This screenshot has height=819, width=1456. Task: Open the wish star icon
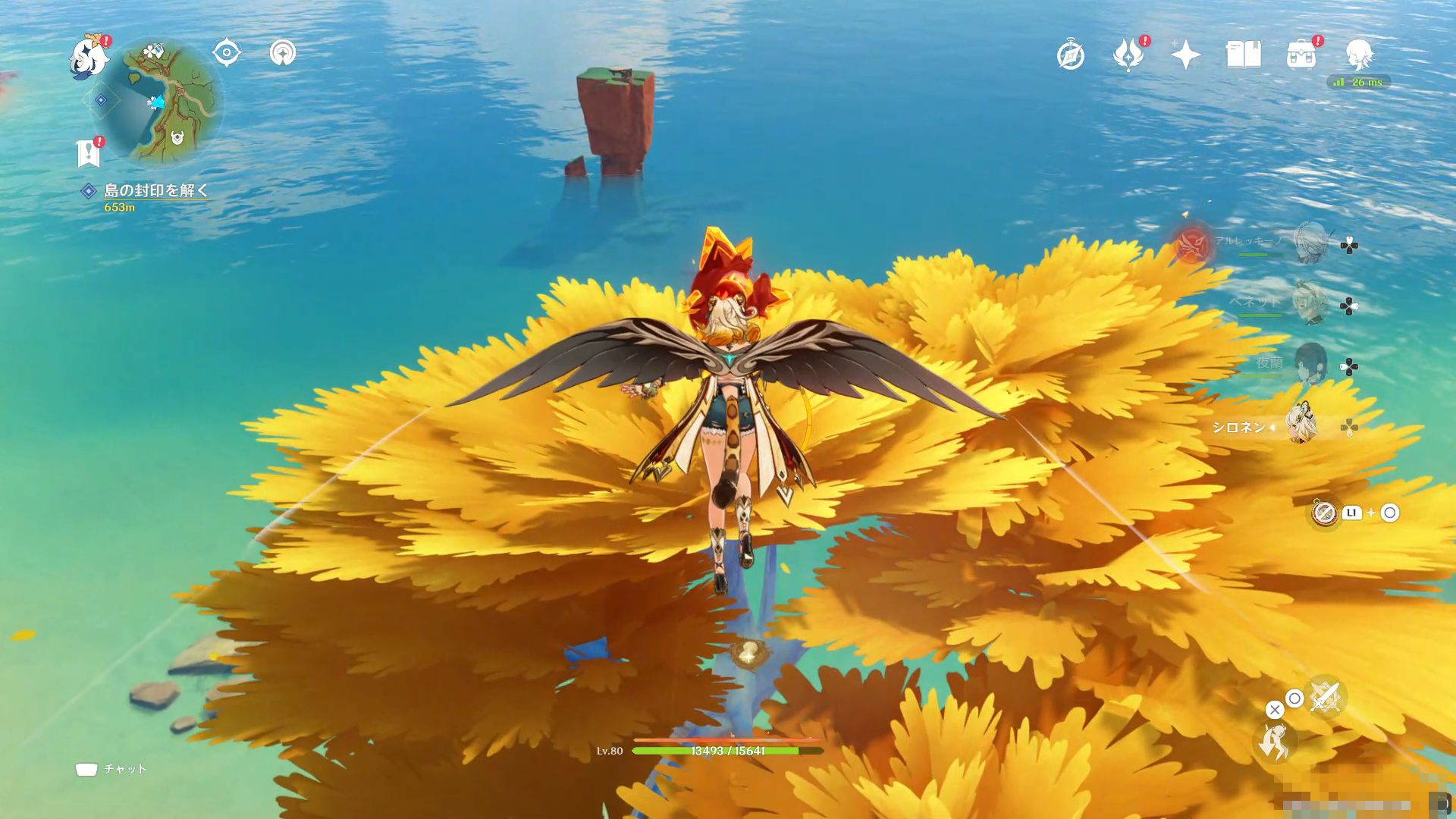point(1185,55)
